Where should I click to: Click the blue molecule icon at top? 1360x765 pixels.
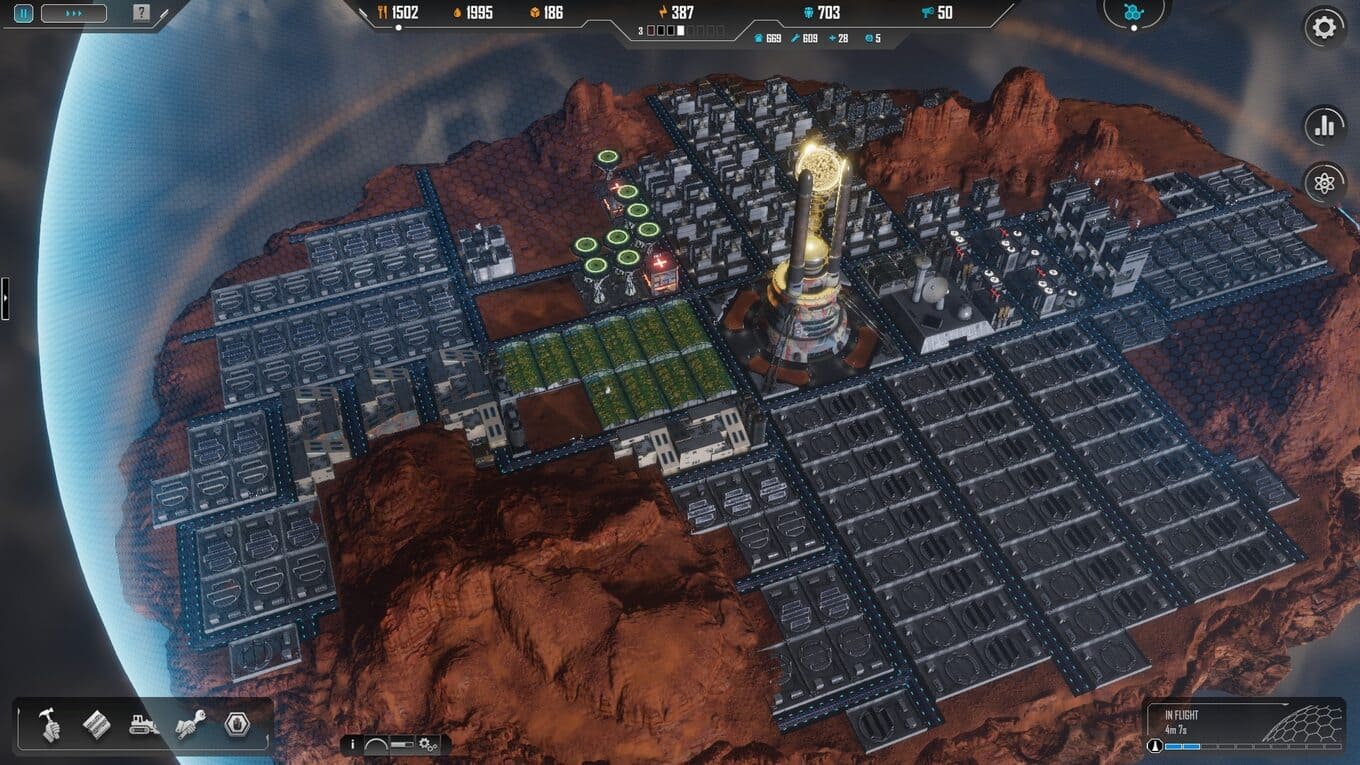[x=1133, y=12]
